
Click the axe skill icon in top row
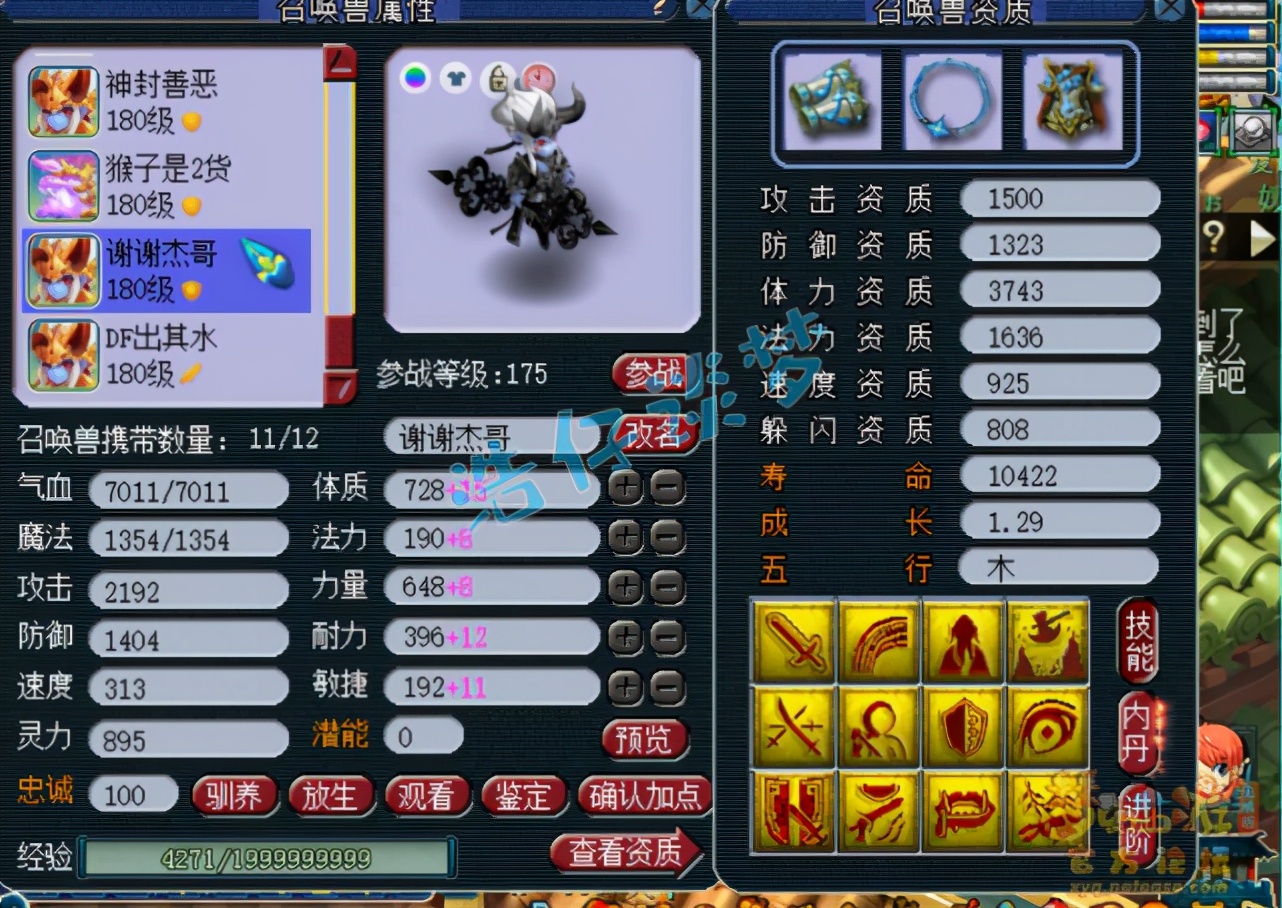1048,640
